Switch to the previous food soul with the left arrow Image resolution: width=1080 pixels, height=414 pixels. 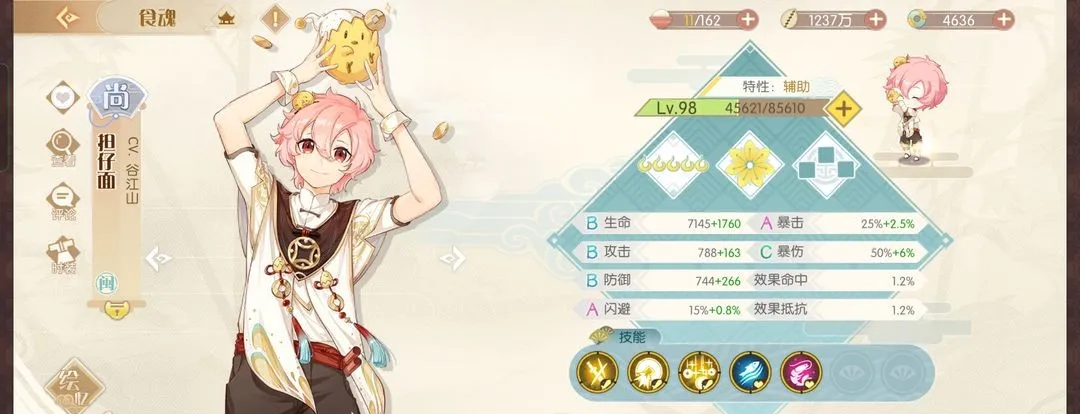click(157, 259)
